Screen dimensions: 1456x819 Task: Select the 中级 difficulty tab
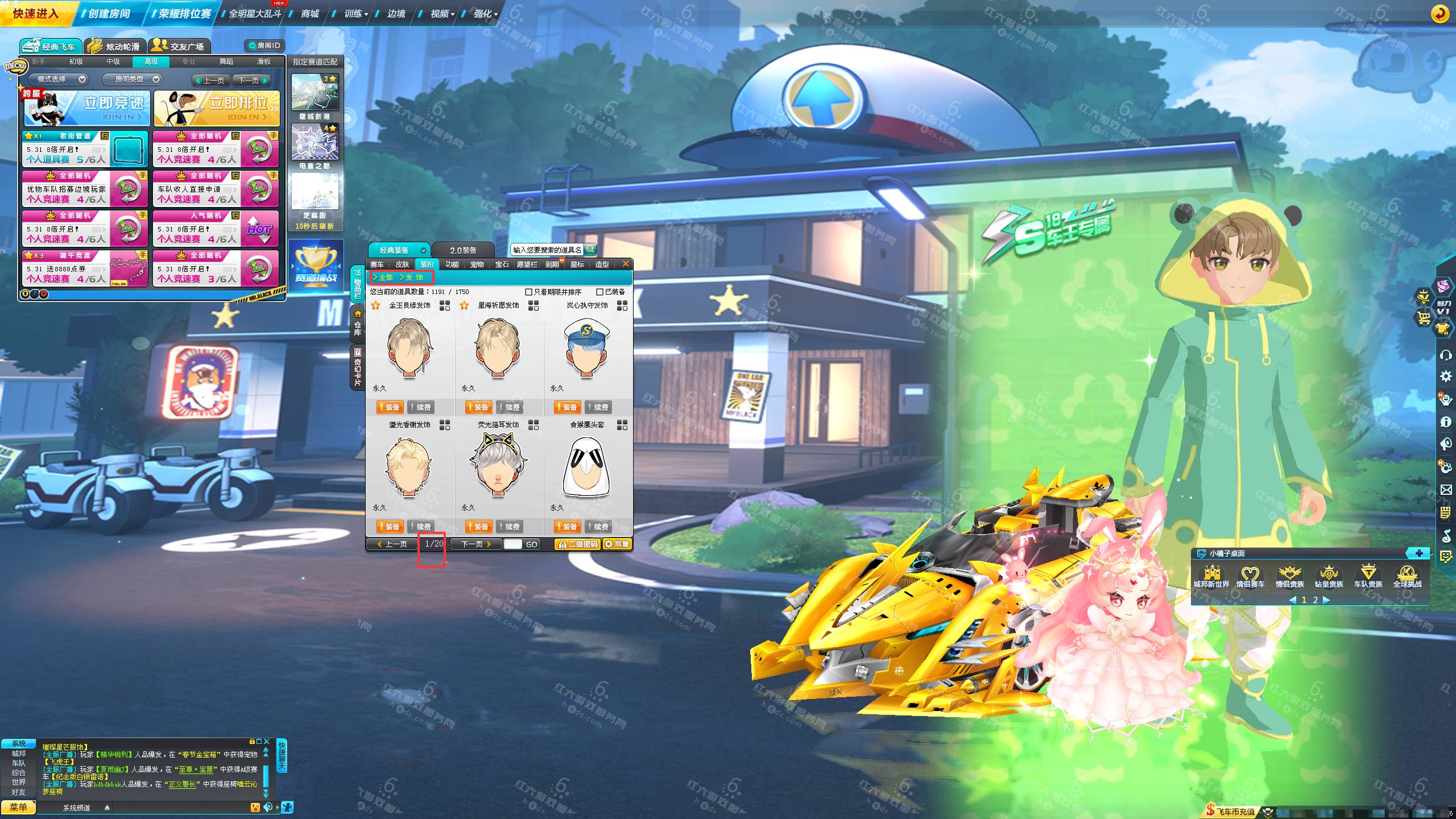113,61
